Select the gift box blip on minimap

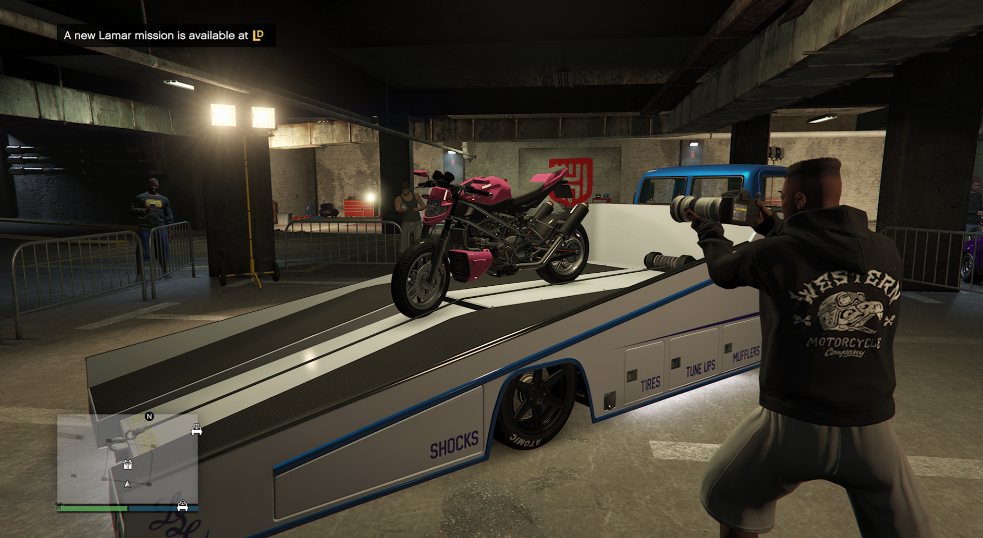click(x=128, y=464)
